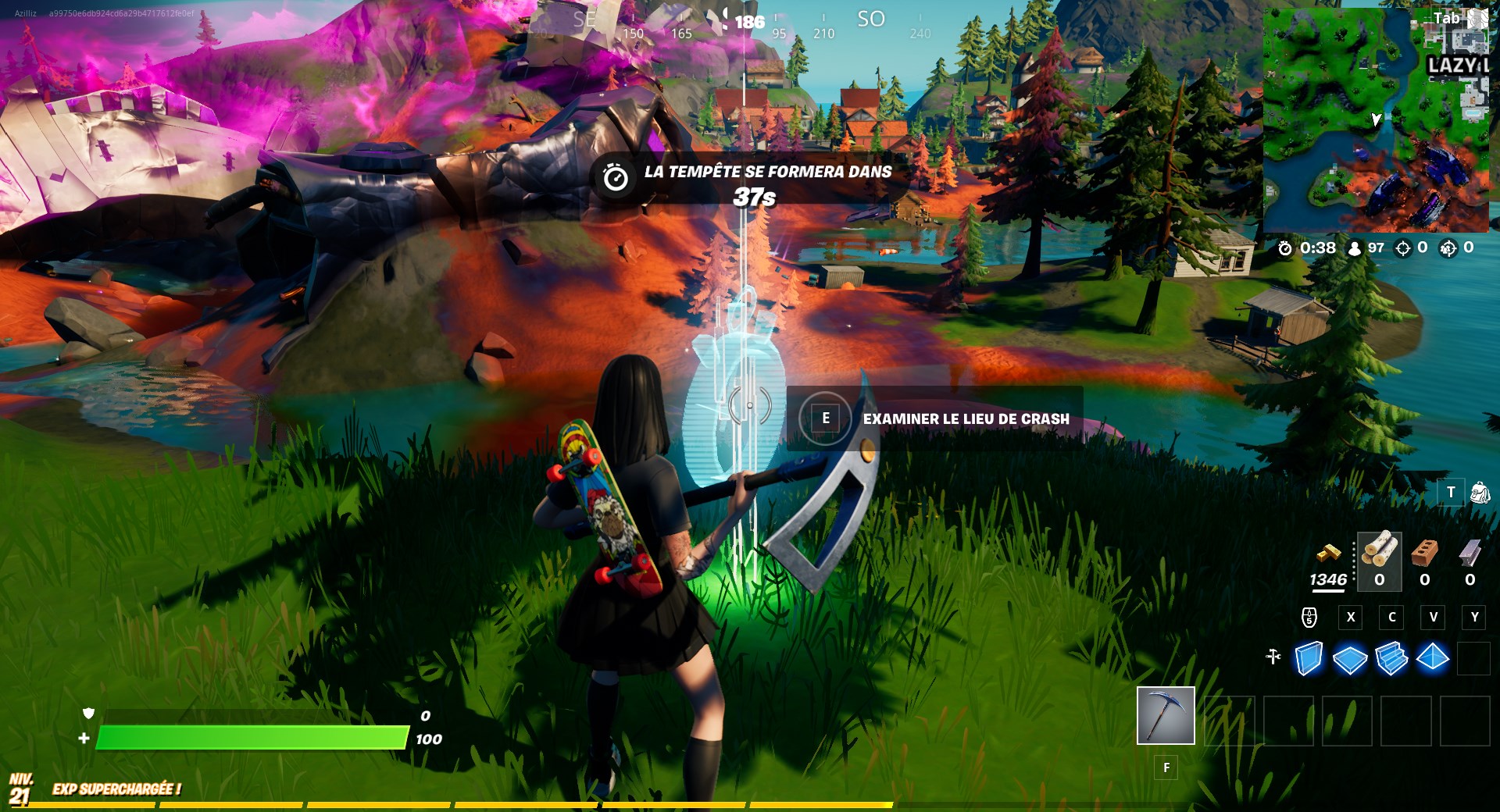Image resolution: width=1500 pixels, height=812 pixels.
Task: Click the players remaining icon showing 97
Action: click(1354, 250)
